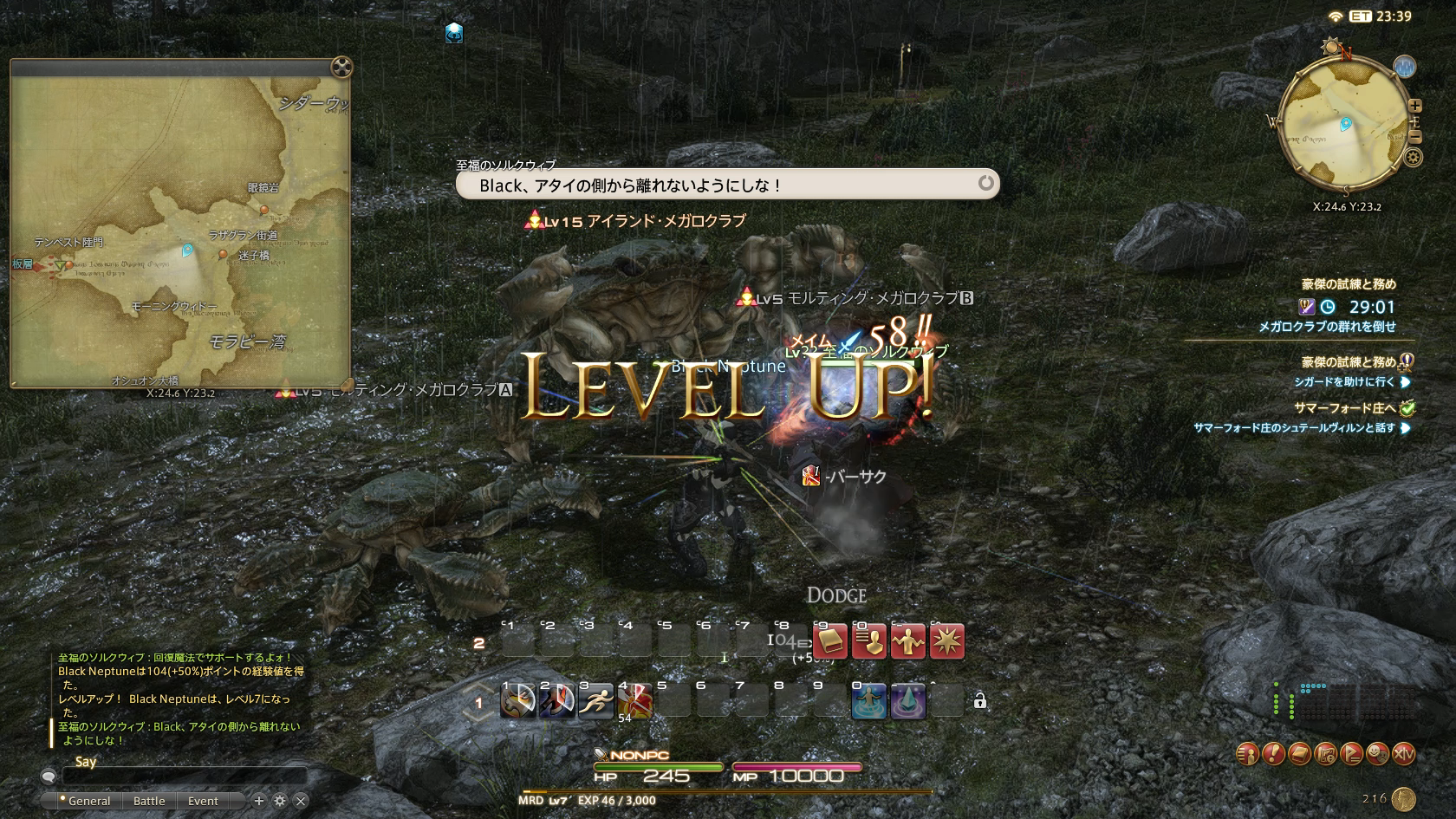This screenshot has width=1456, height=819.
Task: Use the Berserk ability showing 54 cooldown
Action: pyautogui.click(x=634, y=701)
